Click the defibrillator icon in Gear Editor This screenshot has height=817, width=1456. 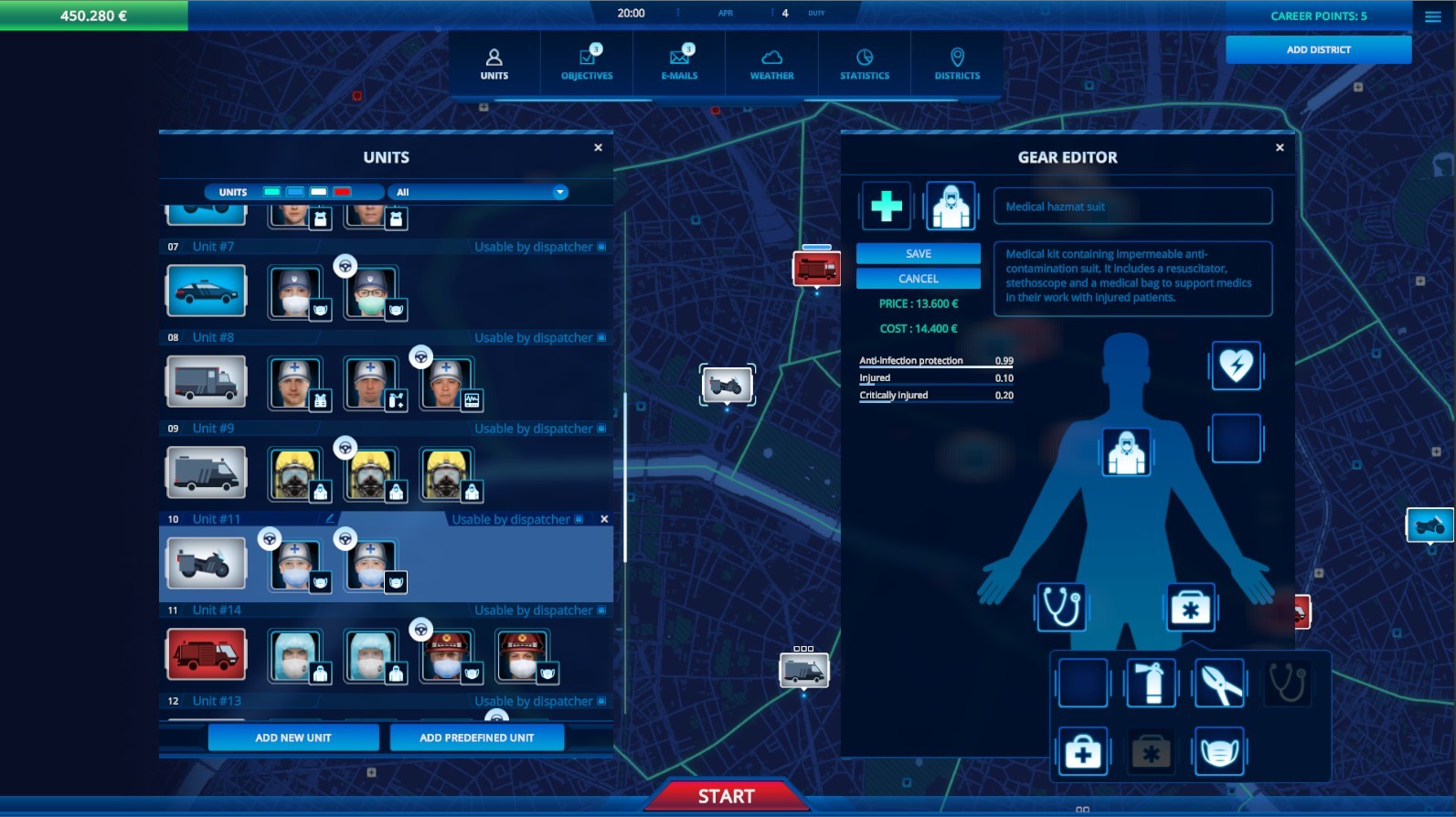1236,366
